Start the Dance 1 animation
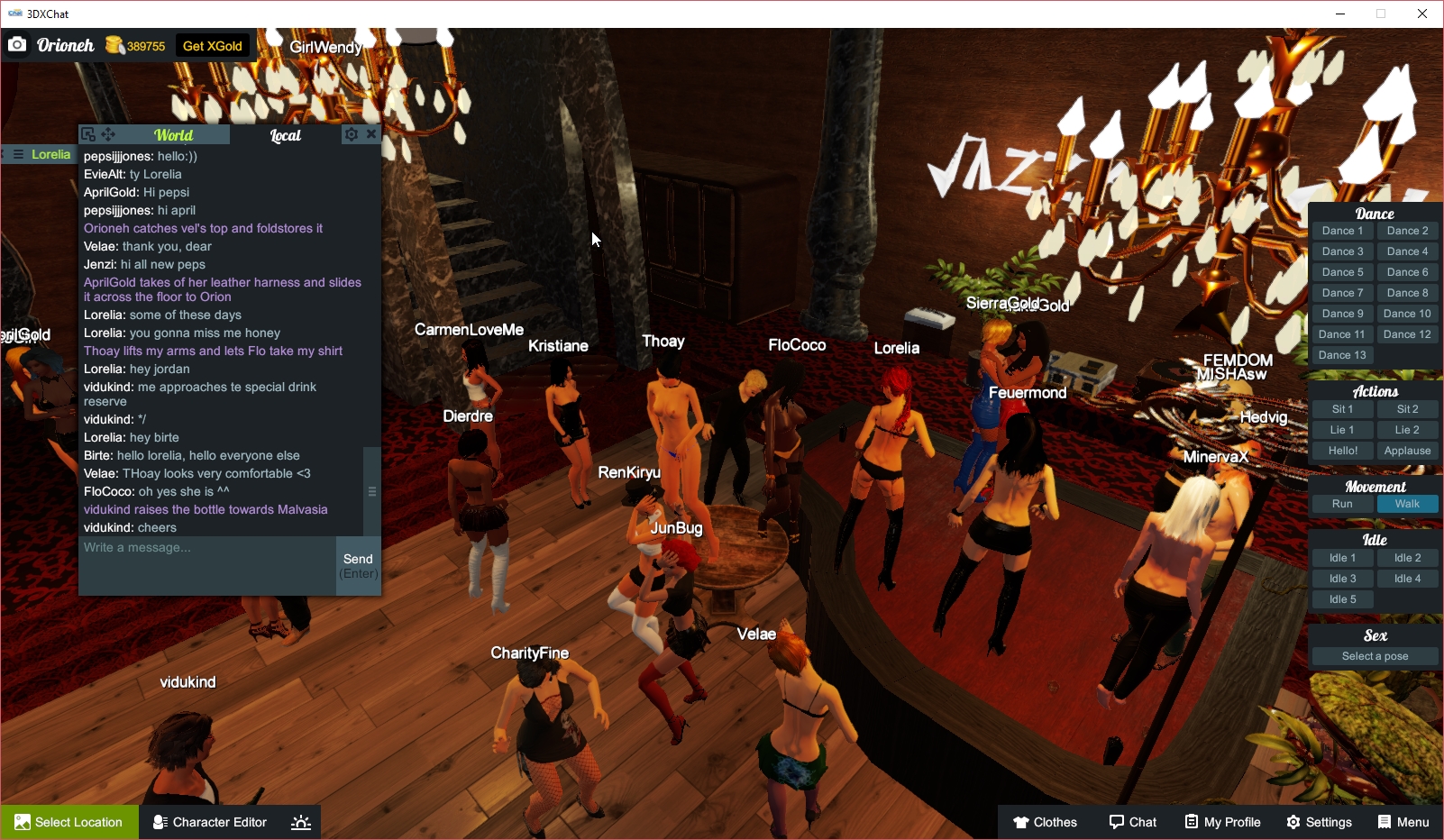The image size is (1444, 840). tap(1342, 230)
